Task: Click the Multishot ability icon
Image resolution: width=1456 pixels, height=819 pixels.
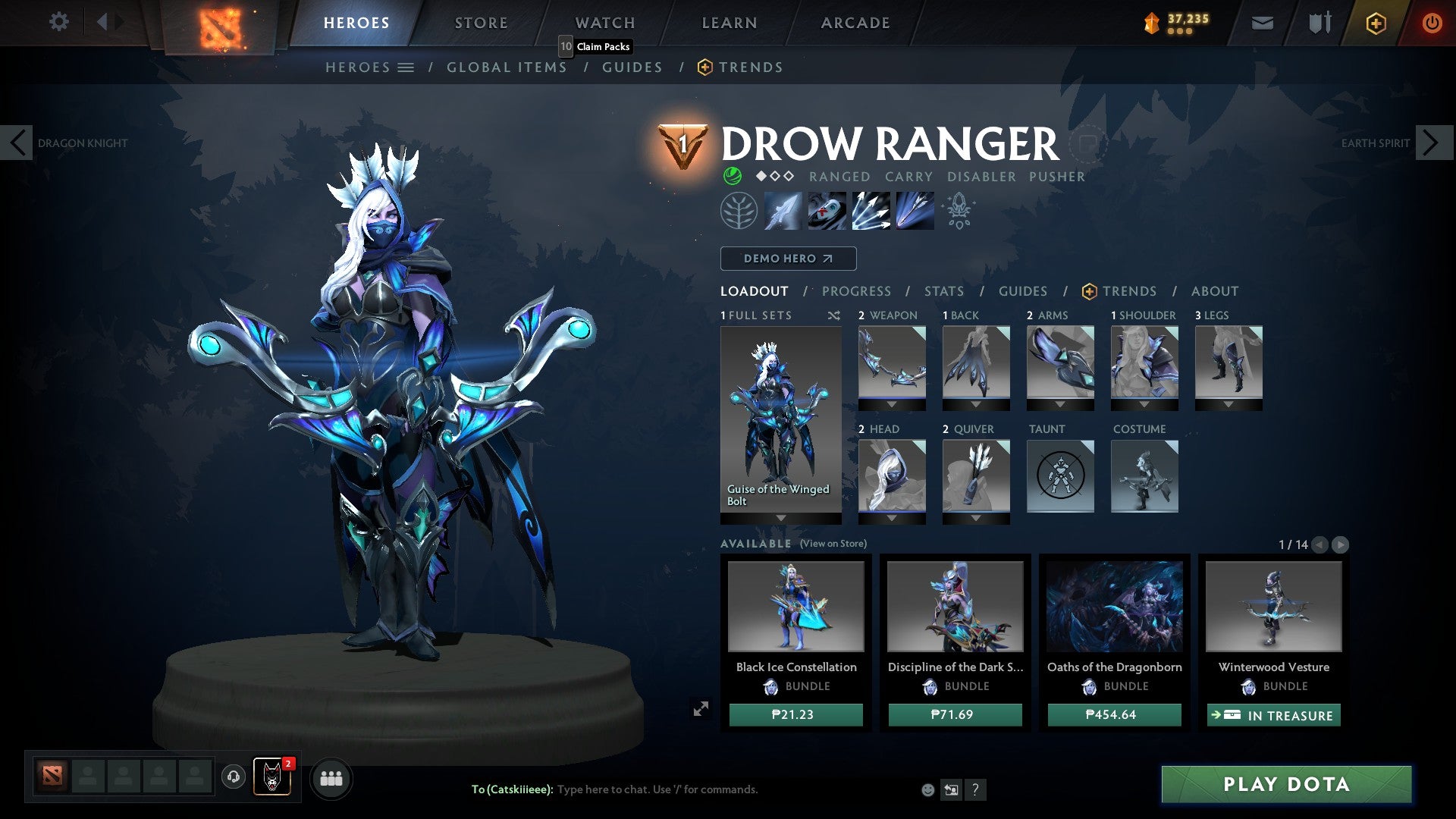Action: pos(871,211)
